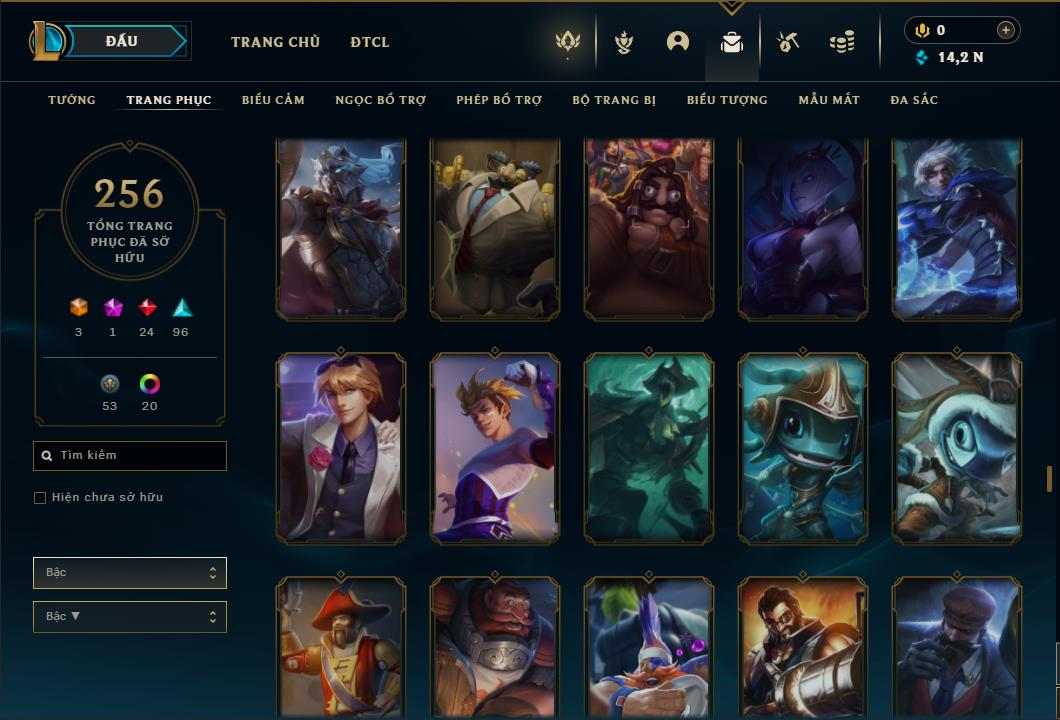This screenshot has width=1060, height=720.
Task: Toggle the Hiện chưa sở hữu checkbox
Action: [40, 498]
